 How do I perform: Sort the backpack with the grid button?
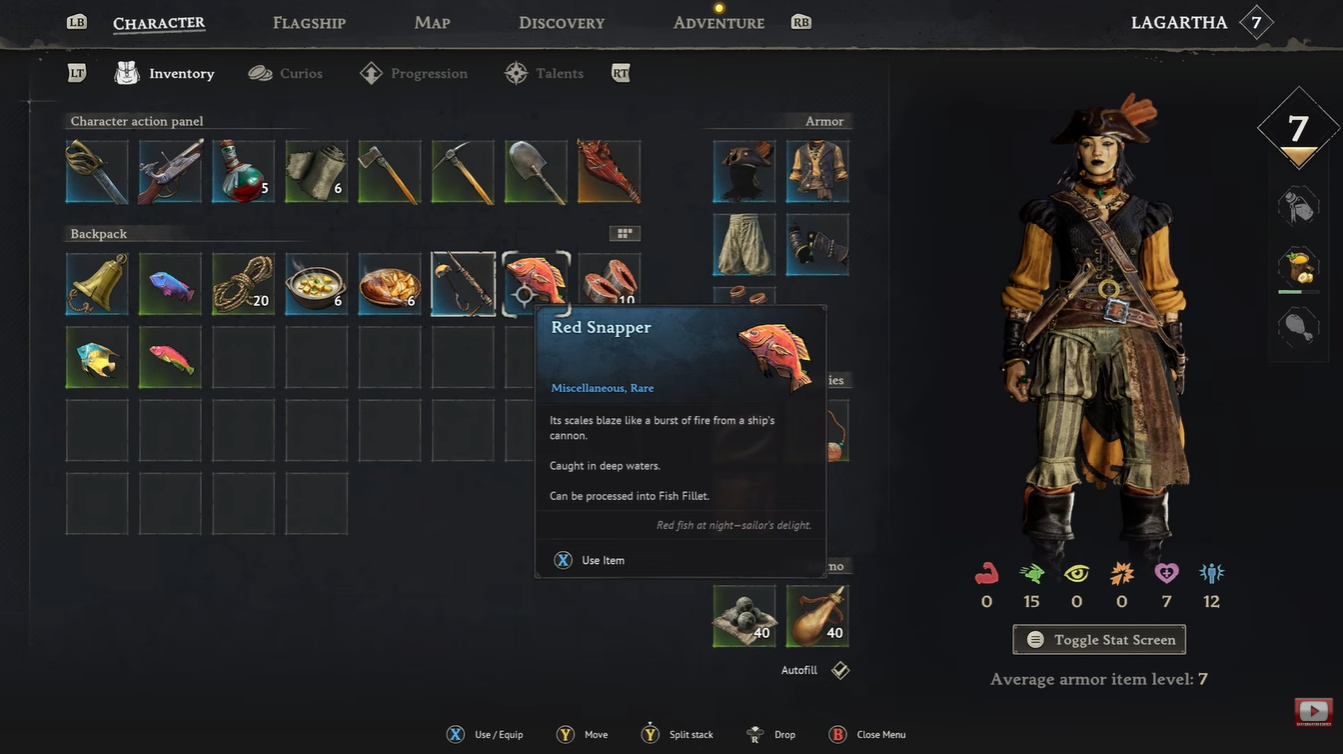[x=625, y=233]
